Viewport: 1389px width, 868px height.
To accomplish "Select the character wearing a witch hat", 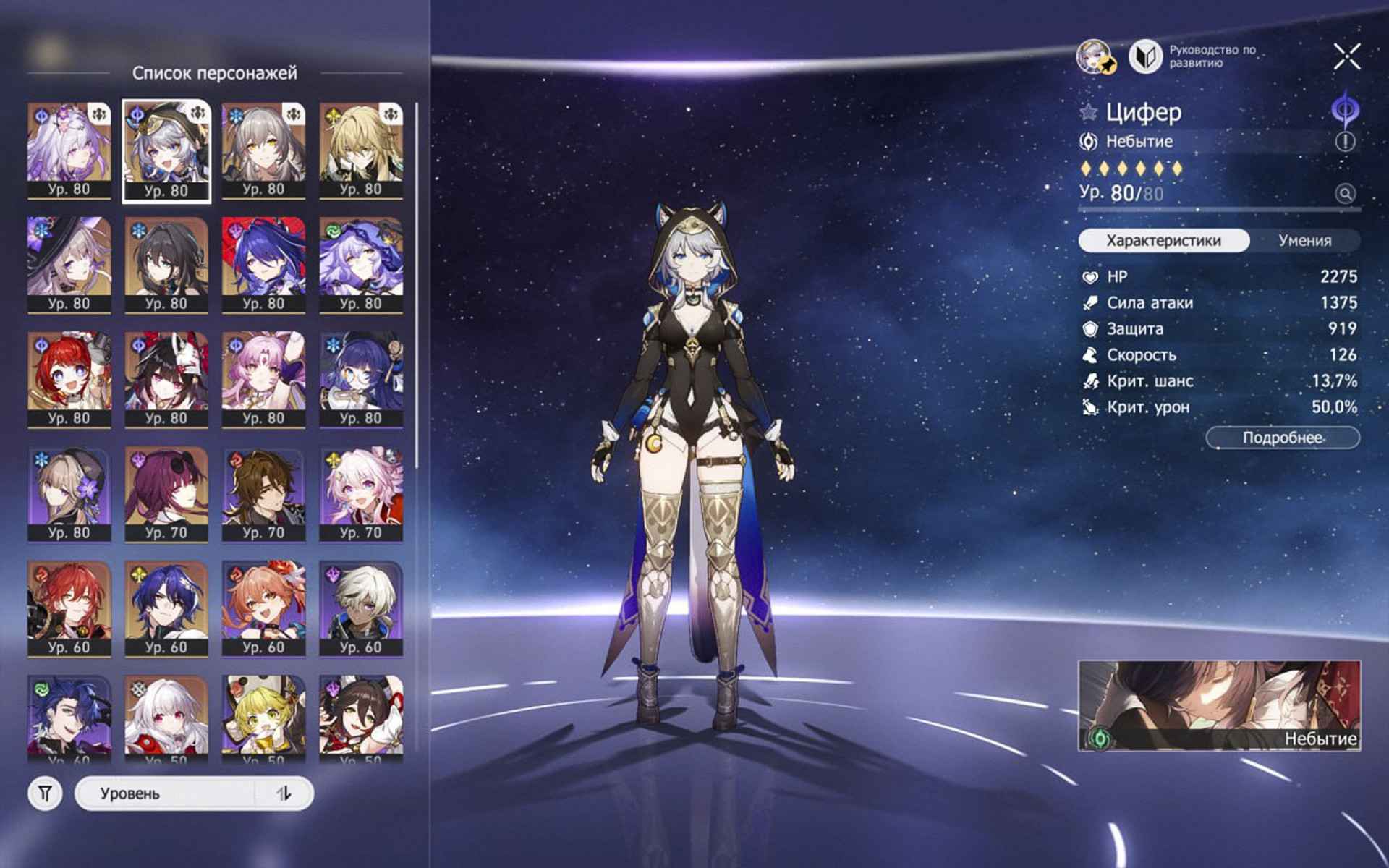I will [x=69, y=264].
